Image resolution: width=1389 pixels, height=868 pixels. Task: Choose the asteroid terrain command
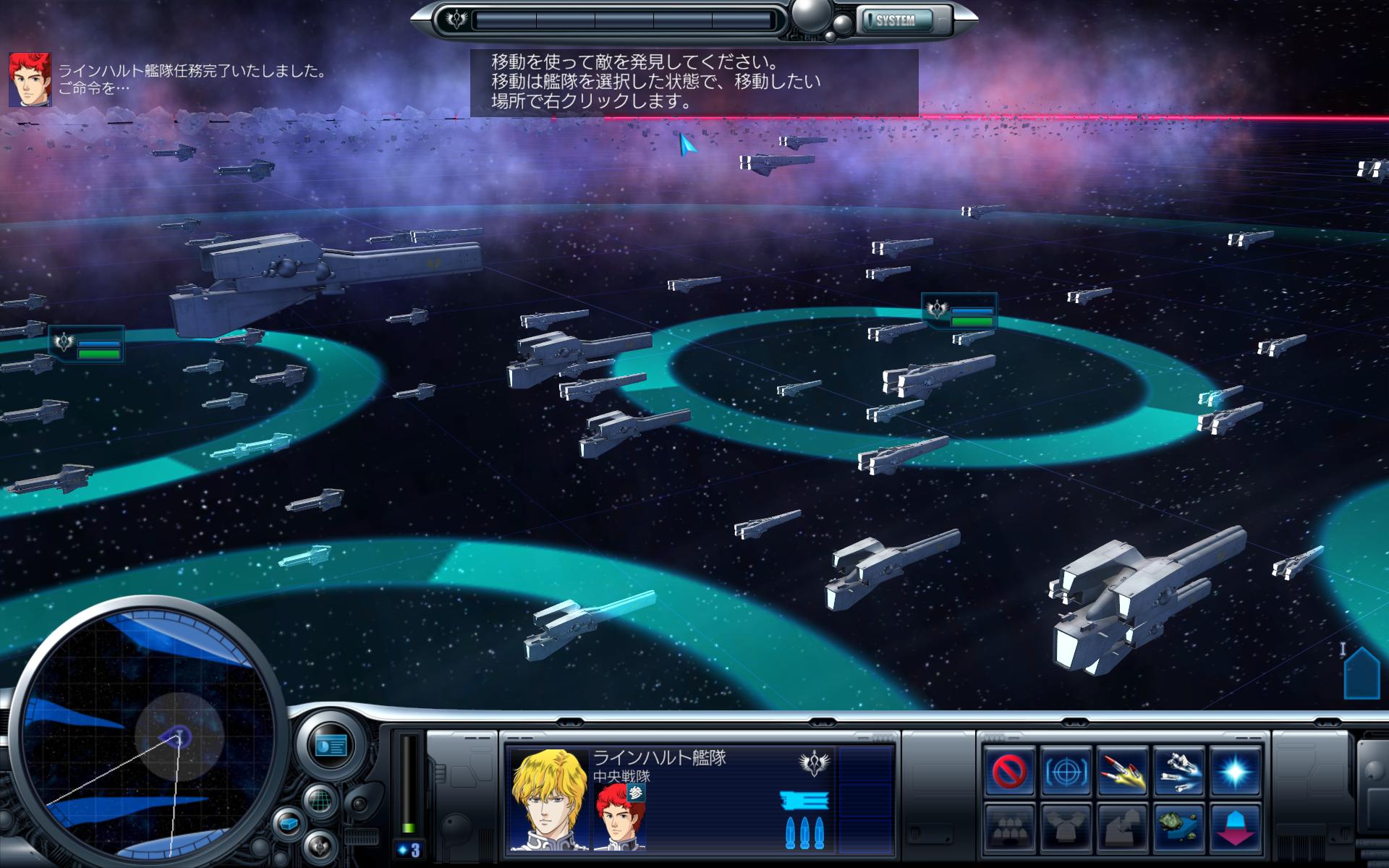click(1179, 827)
